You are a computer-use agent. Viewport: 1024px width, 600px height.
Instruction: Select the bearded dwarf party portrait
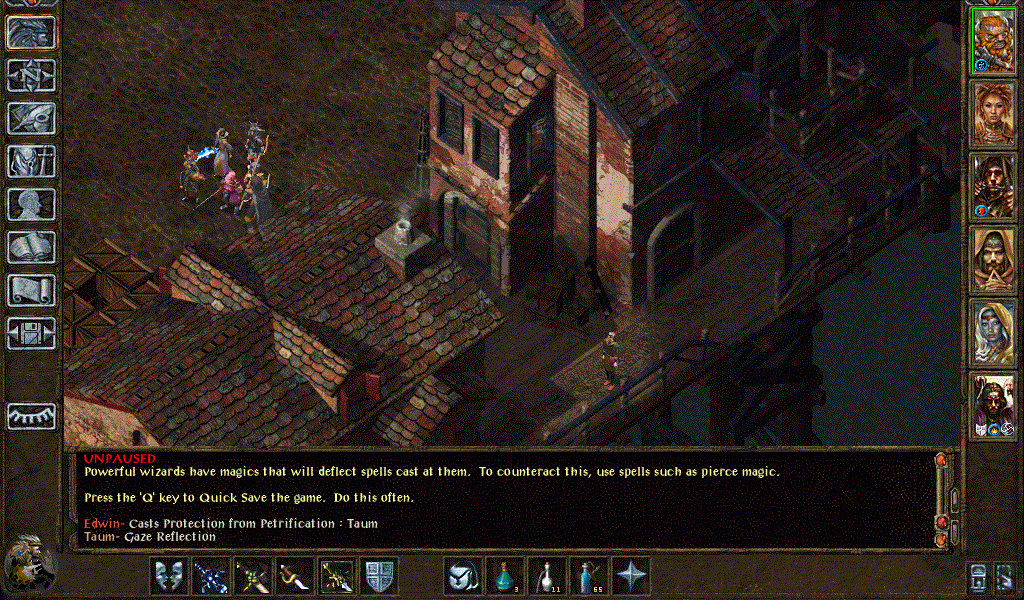[993, 40]
